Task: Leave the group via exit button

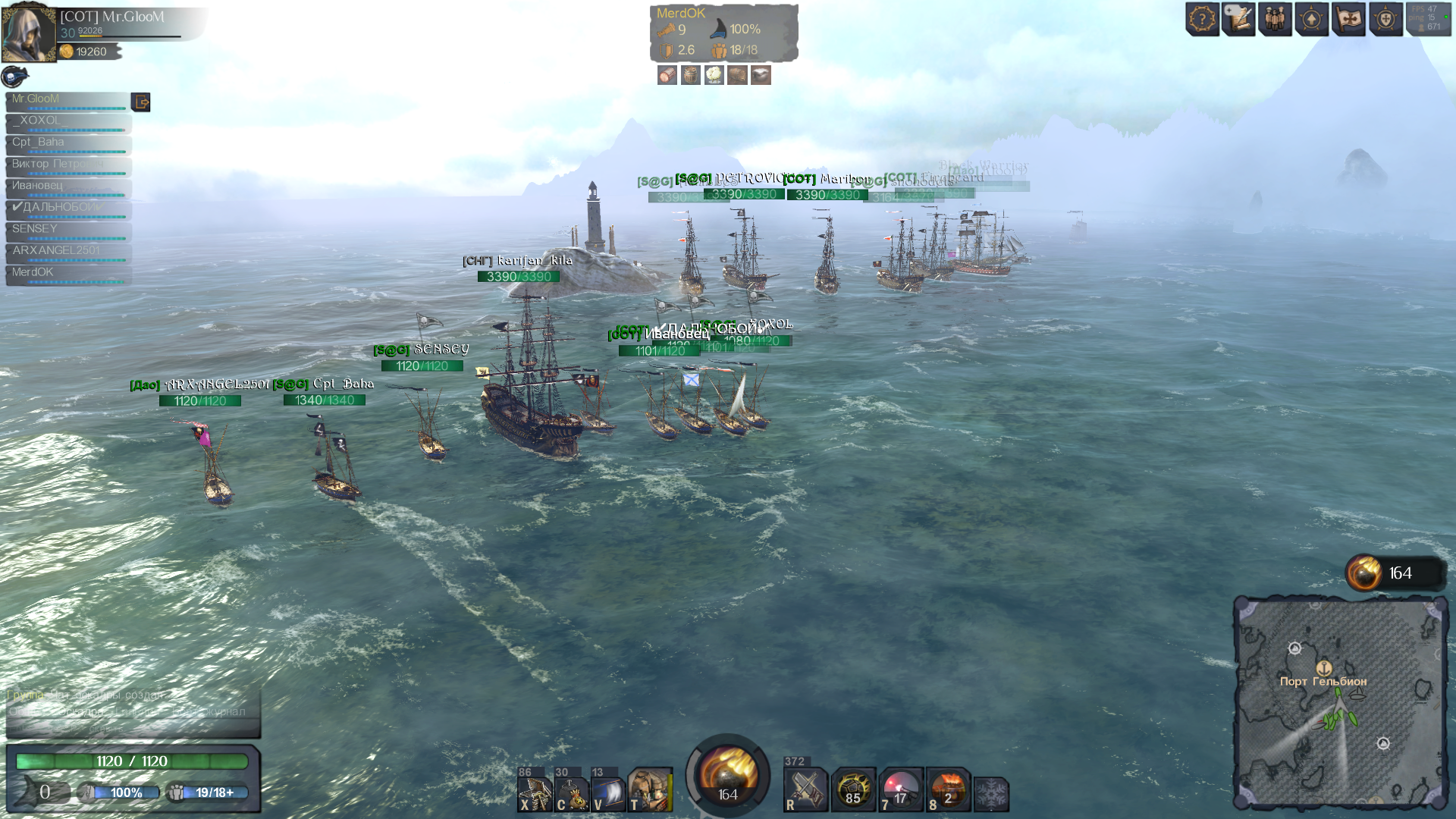Action: click(x=140, y=102)
